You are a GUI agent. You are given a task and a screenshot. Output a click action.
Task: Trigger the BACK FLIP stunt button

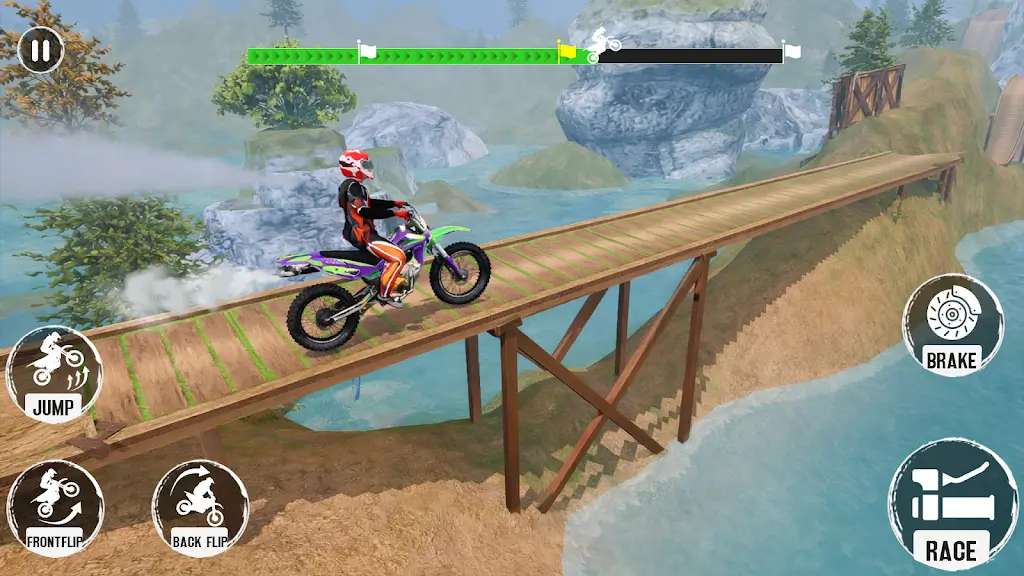(x=200, y=507)
